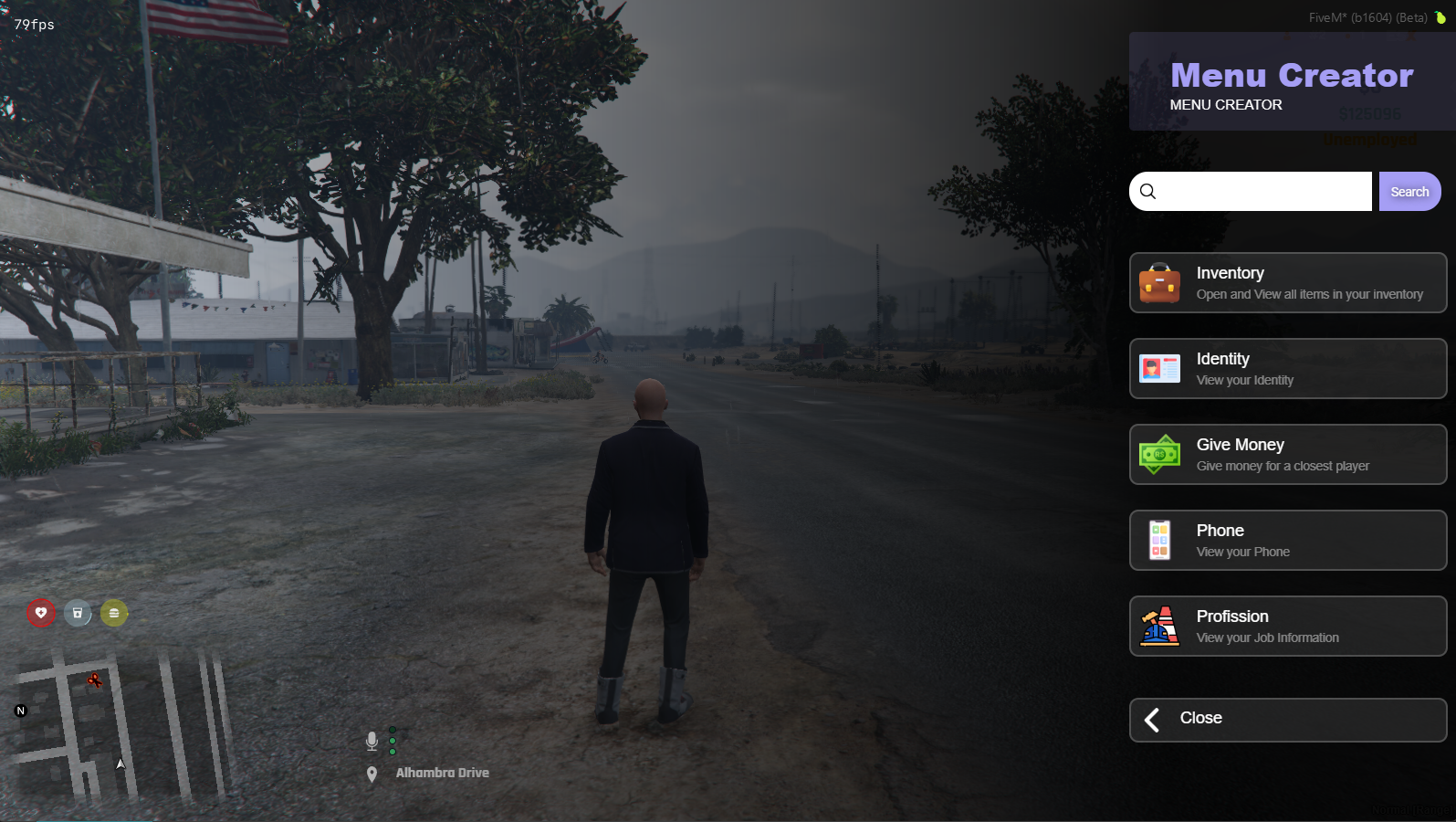1456x822 pixels.
Task: Click the purple Search button
Action: (x=1409, y=192)
